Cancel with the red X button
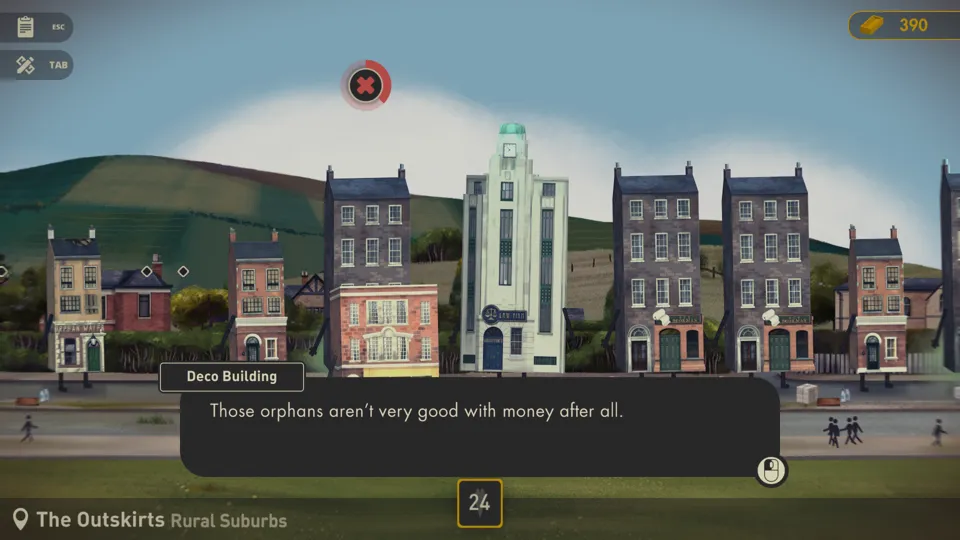 point(366,85)
